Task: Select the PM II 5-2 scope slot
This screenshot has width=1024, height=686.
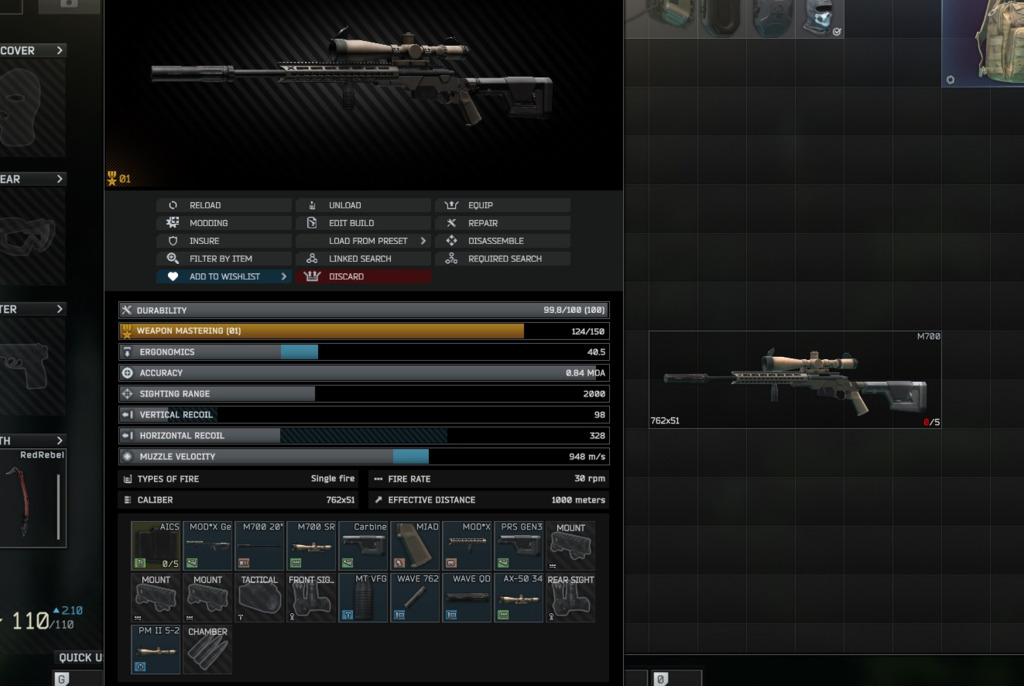Action: tap(156, 650)
